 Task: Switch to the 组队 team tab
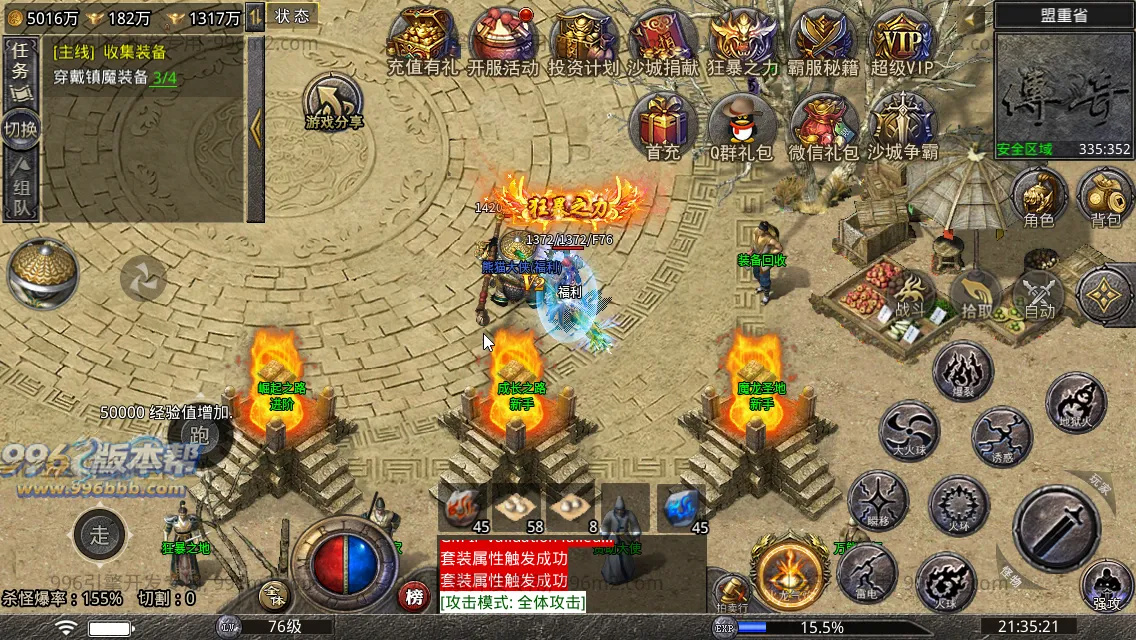pos(21,190)
